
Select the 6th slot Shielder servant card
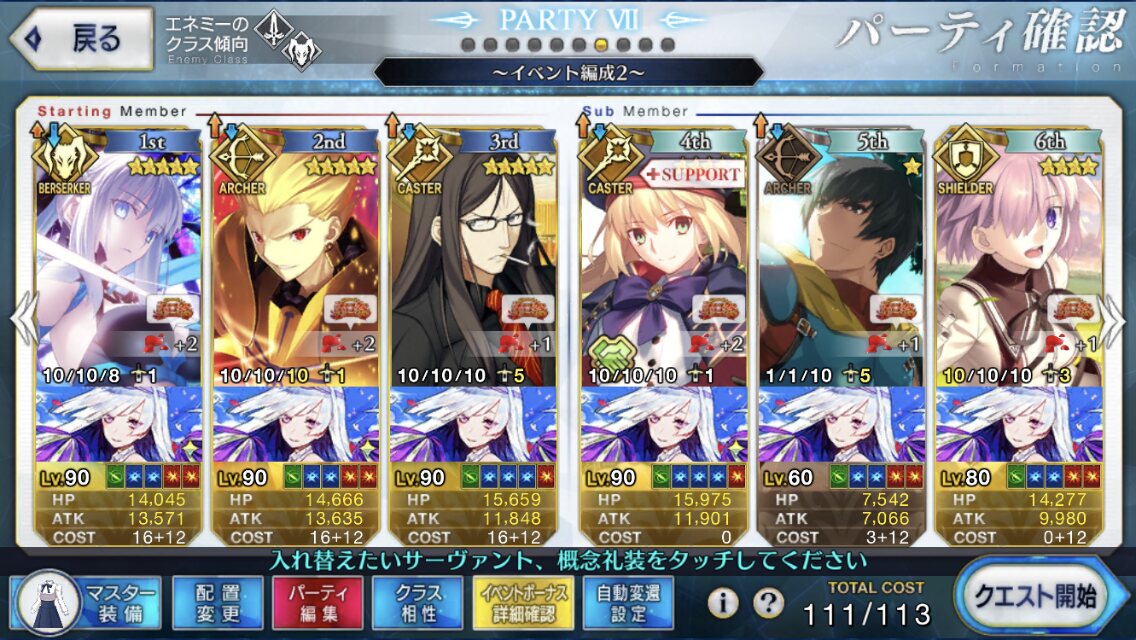1015,270
